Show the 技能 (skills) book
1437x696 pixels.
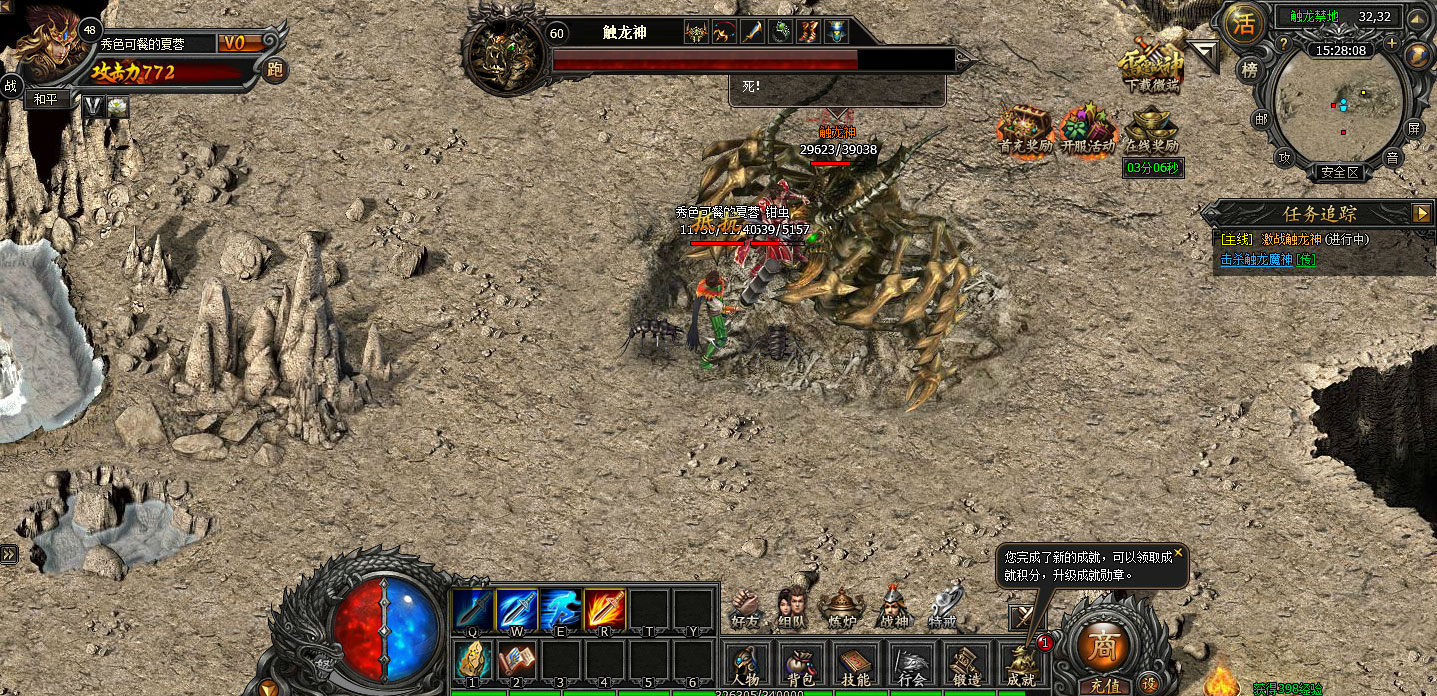[854, 664]
